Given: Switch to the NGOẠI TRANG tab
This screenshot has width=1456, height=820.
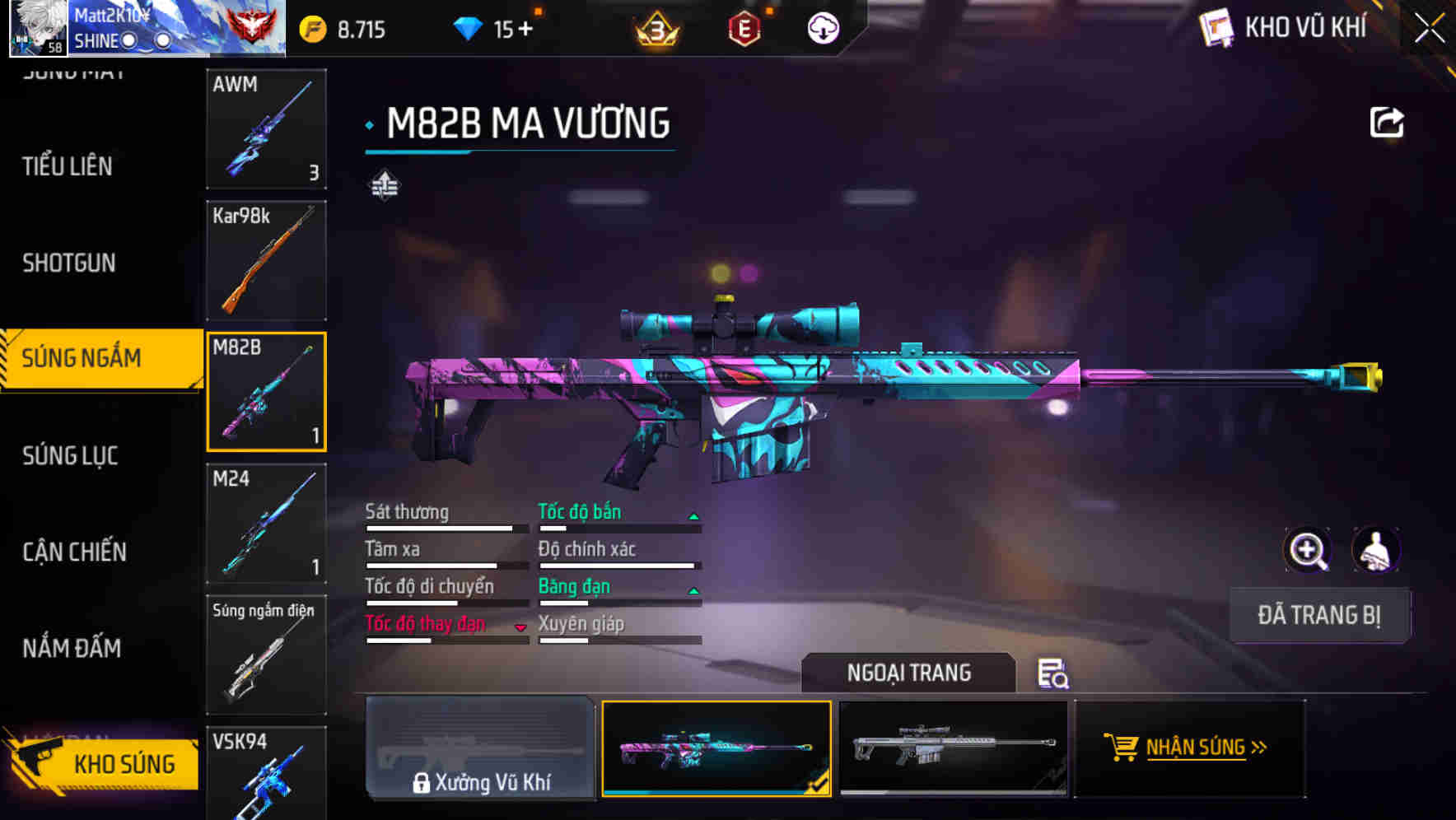Looking at the screenshot, I should click(908, 673).
